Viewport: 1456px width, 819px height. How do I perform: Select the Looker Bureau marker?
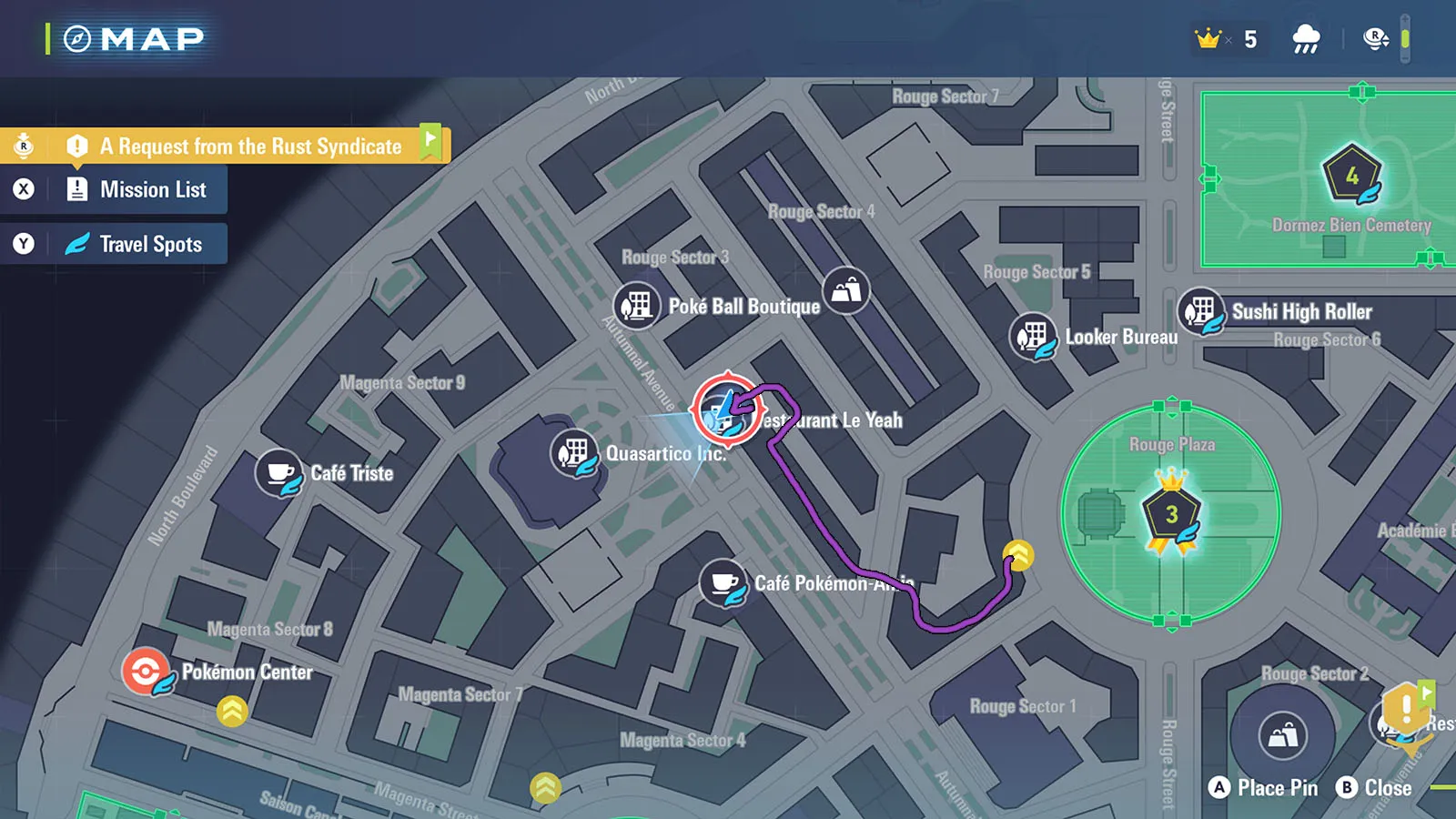(x=1034, y=337)
